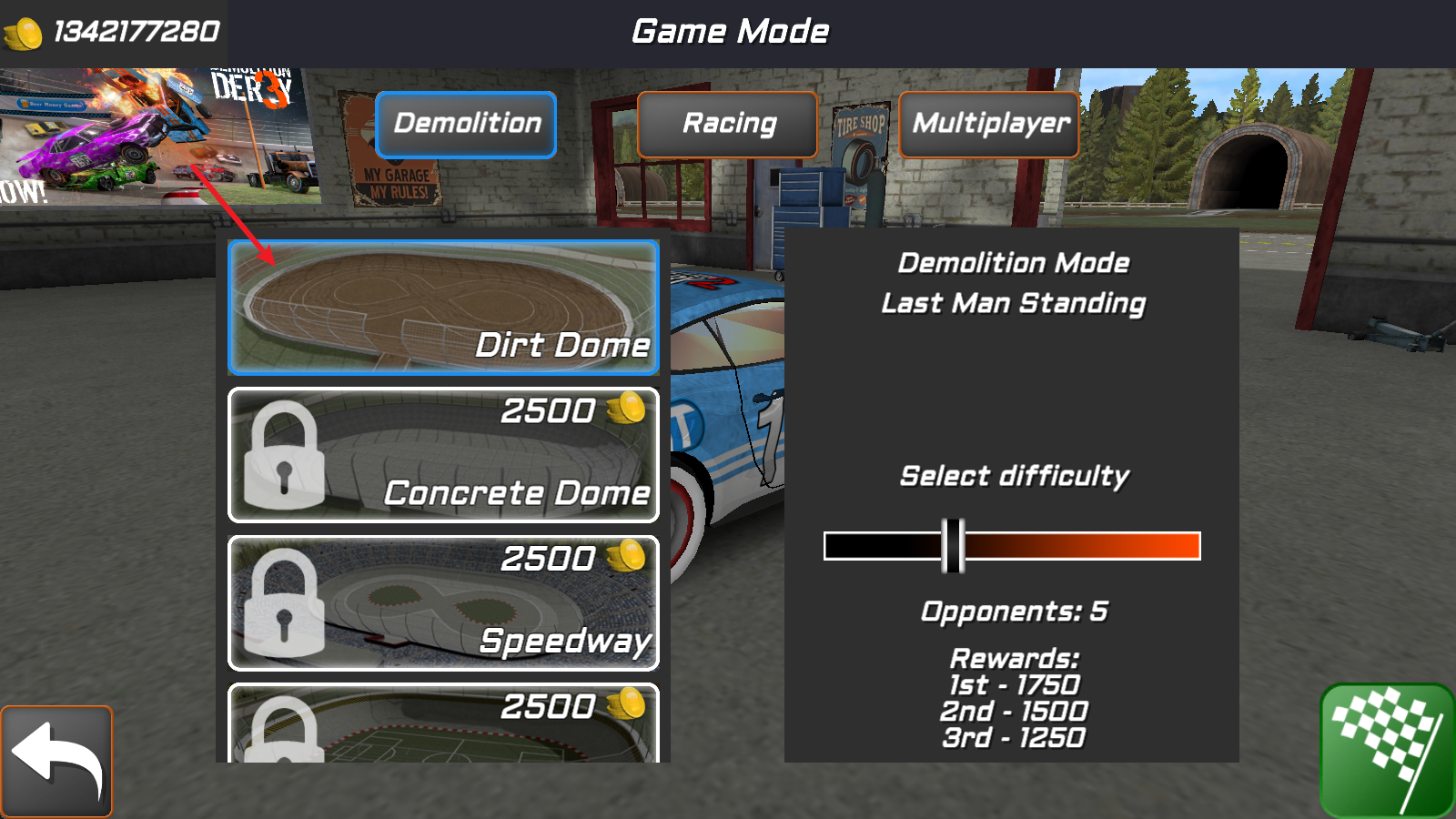Viewport: 1456px width, 819px height.
Task: Choose the Dirt Dome arena
Action: click(443, 308)
